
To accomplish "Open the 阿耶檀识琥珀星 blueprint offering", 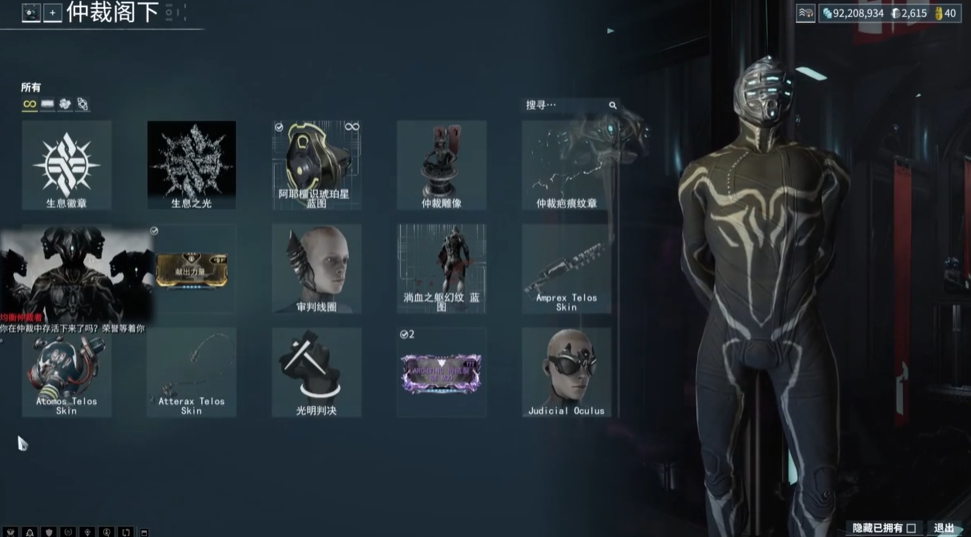I will [316, 165].
